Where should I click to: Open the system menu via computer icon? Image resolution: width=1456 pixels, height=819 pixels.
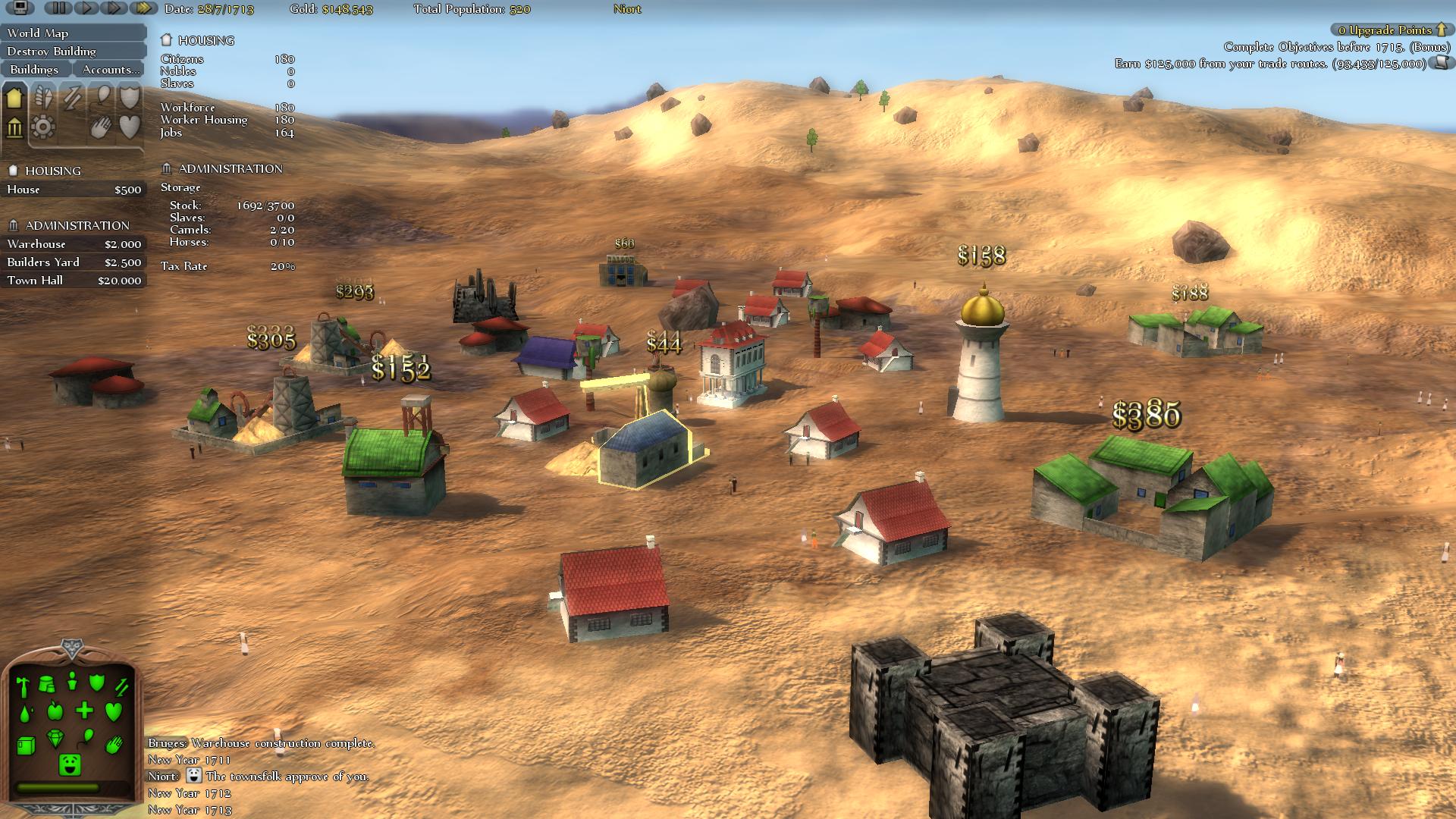20,8
